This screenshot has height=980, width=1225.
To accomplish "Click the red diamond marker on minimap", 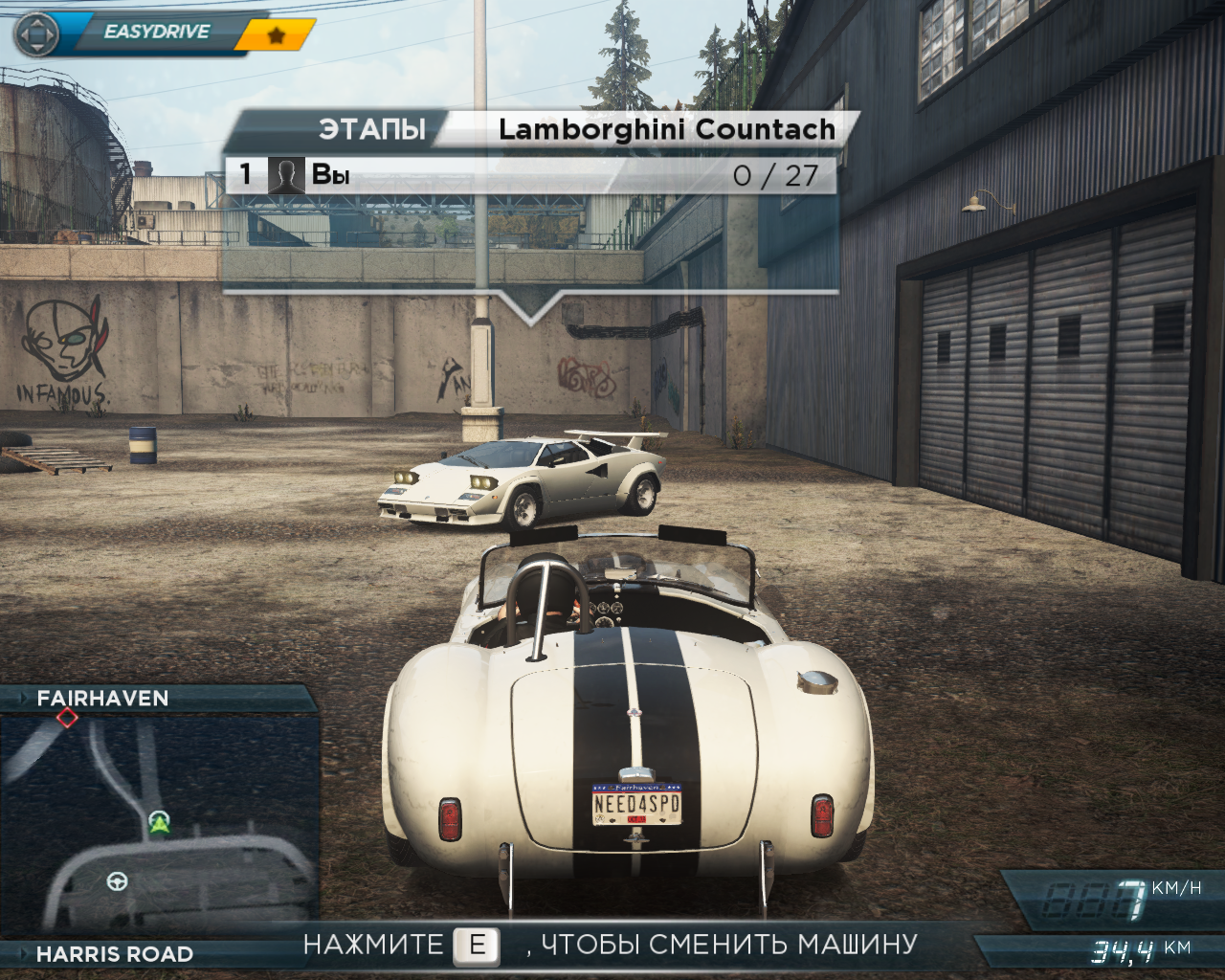I will (67, 717).
